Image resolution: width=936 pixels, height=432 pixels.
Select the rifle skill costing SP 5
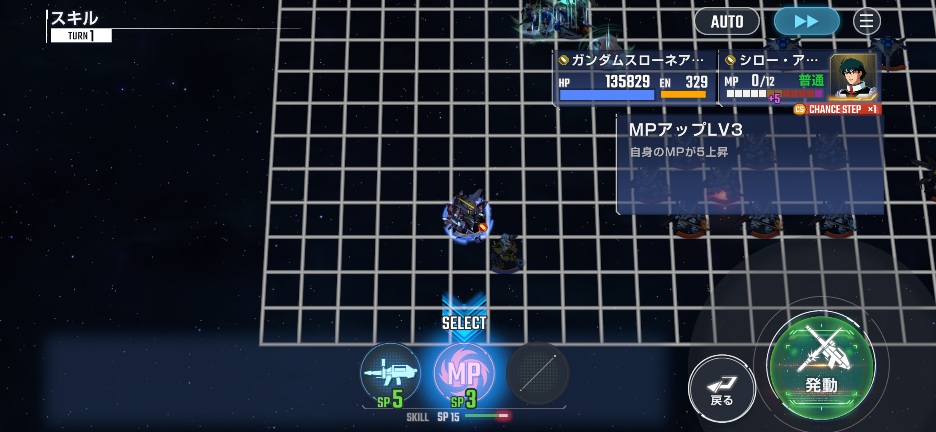390,373
